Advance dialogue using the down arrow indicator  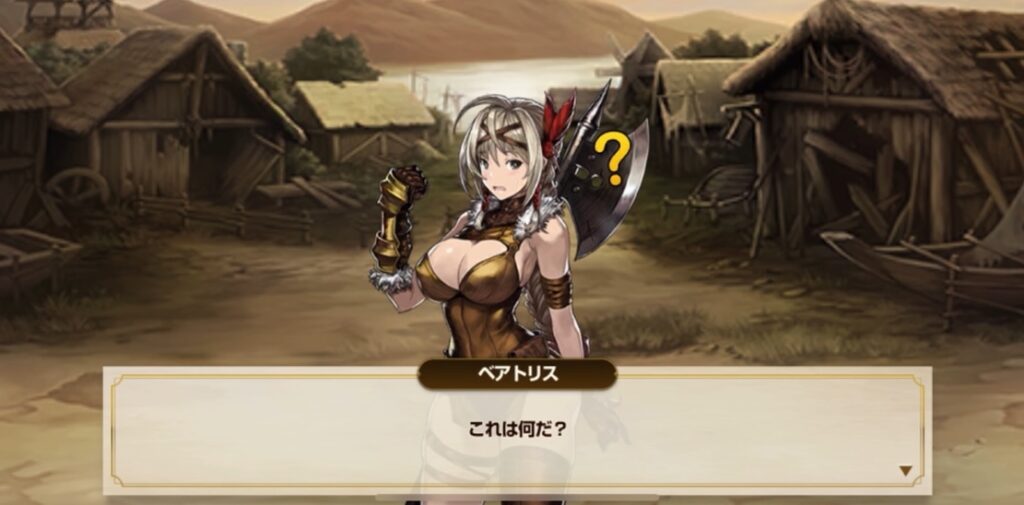tap(906, 470)
